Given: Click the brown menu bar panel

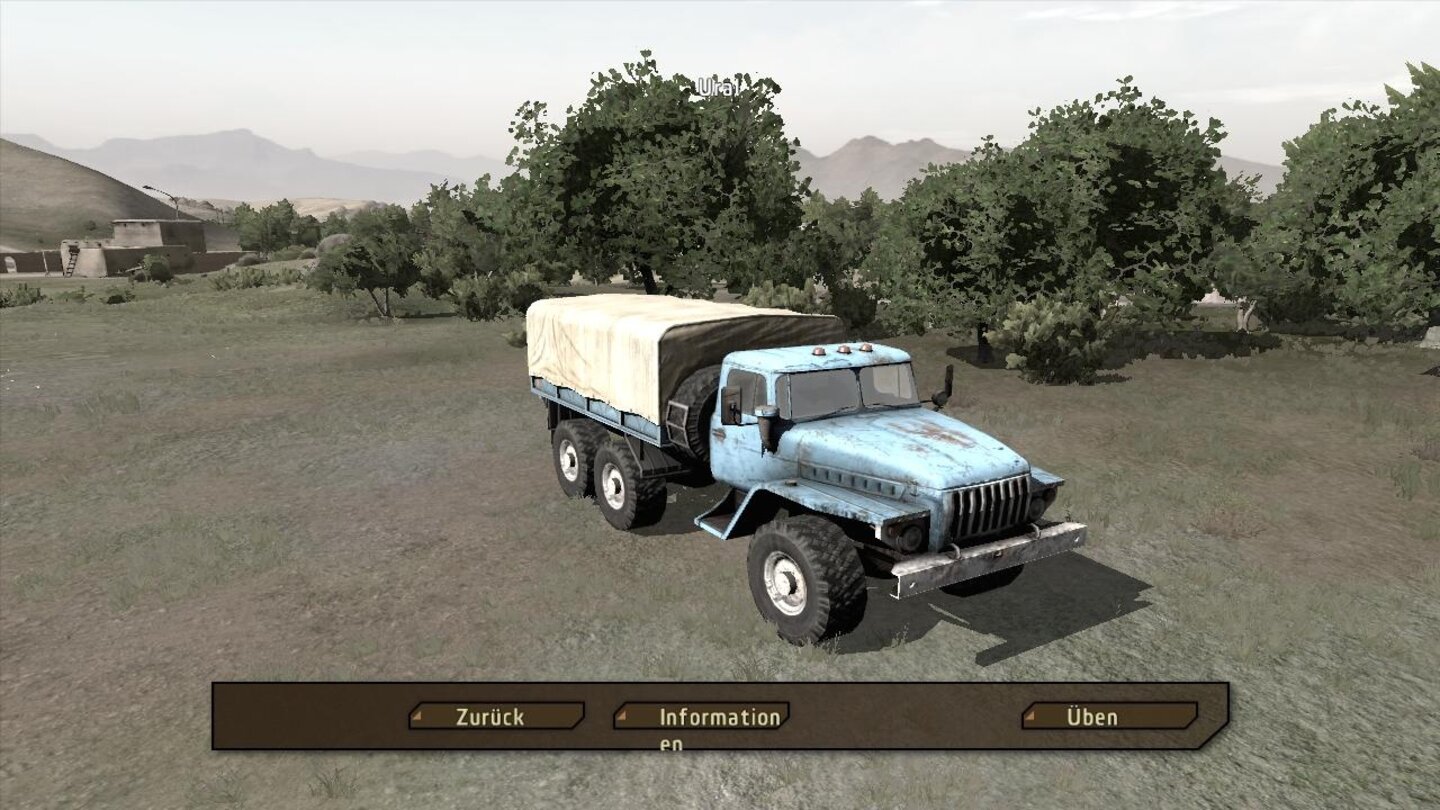Looking at the screenshot, I should [x=720, y=715].
